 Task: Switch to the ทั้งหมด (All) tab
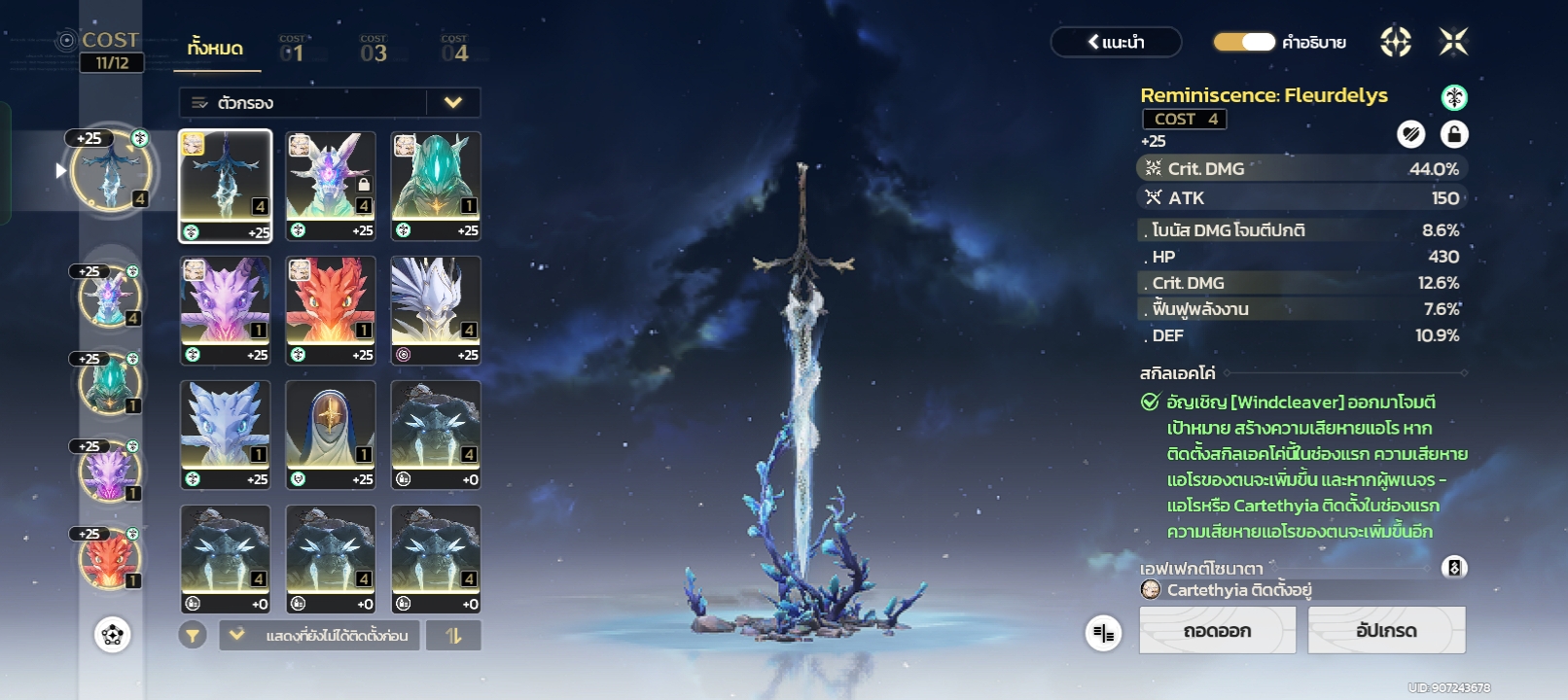pyautogui.click(x=216, y=49)
